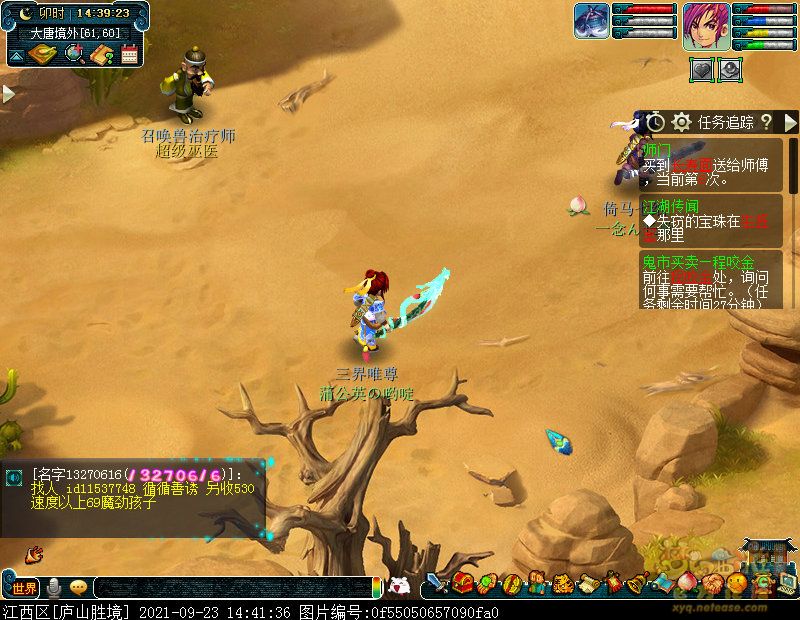The image size is (800, 620).
Task: Collapse the quest tracker with arrow button
Action: 790,122
